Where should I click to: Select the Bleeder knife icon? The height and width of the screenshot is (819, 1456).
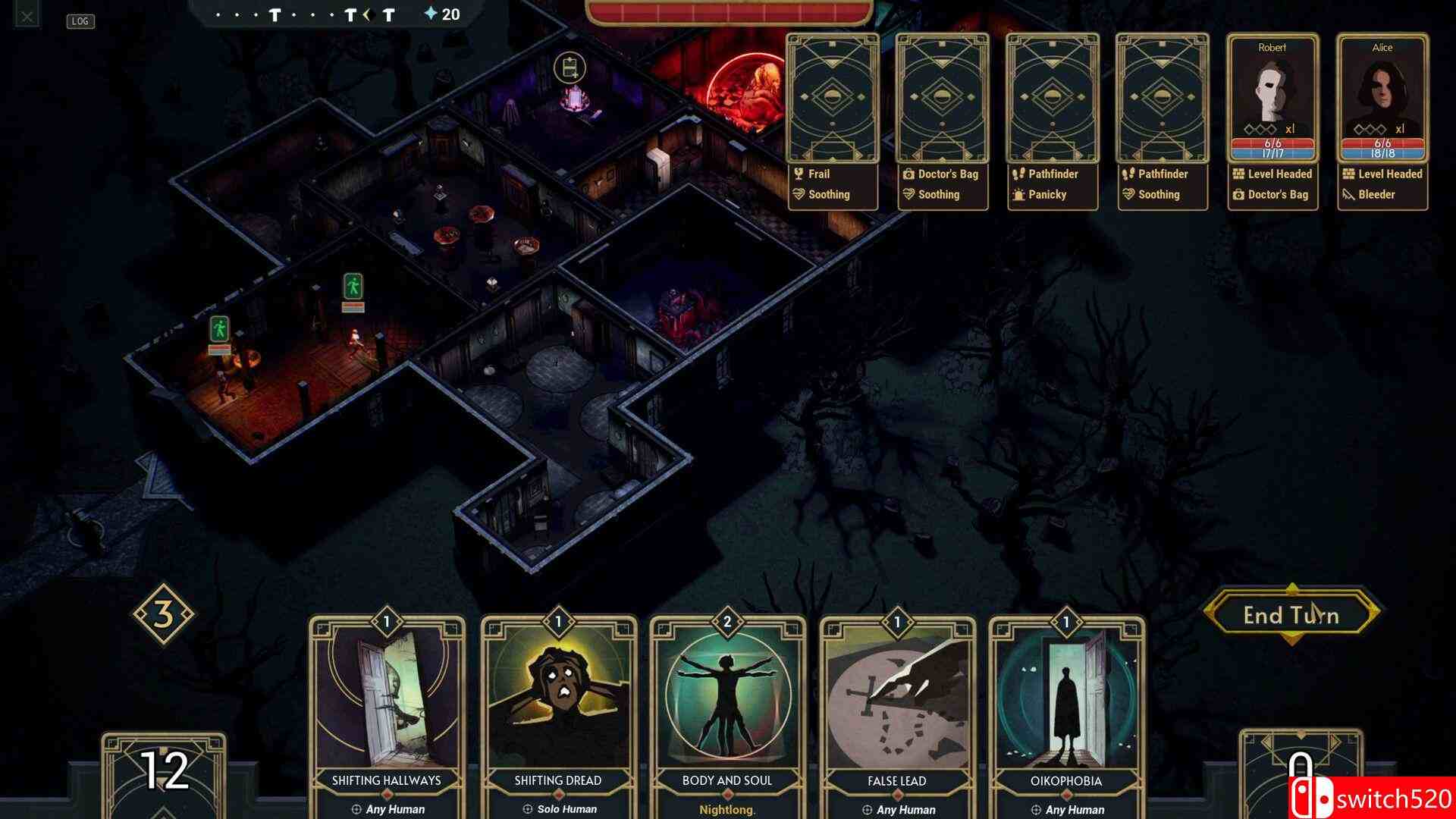1347,195
